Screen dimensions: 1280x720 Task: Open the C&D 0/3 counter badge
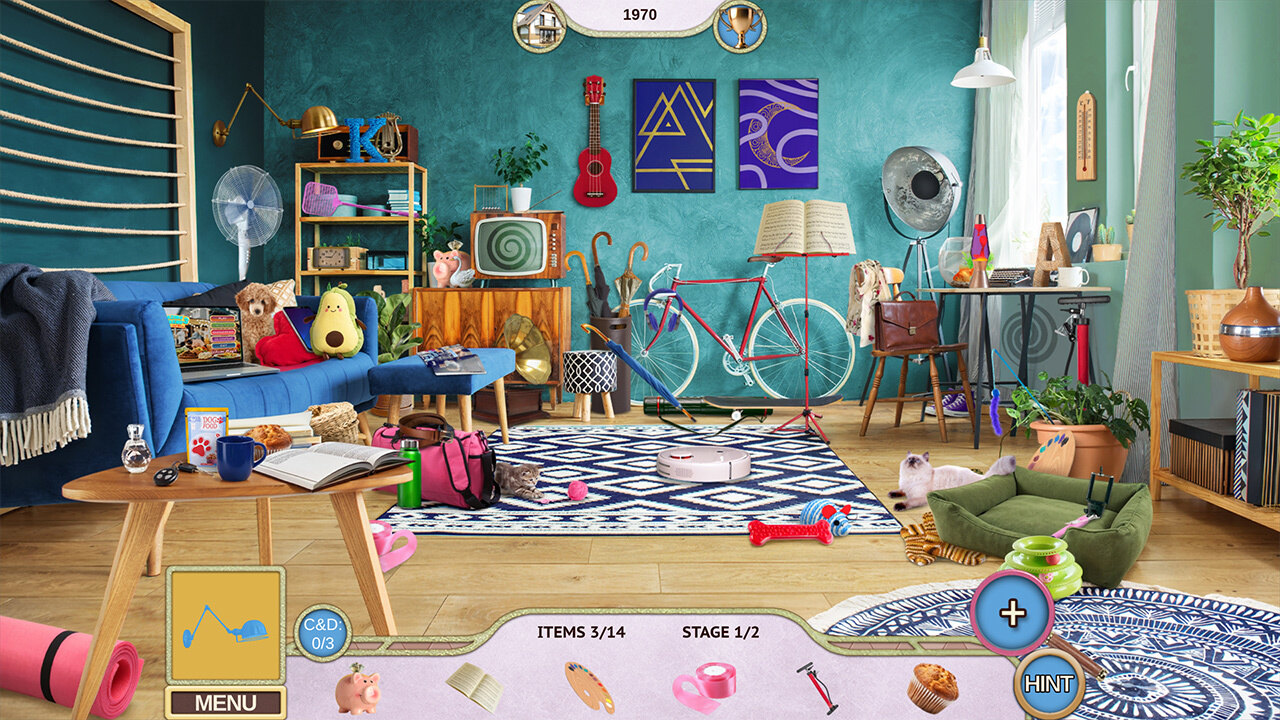(x=322, y=633)
